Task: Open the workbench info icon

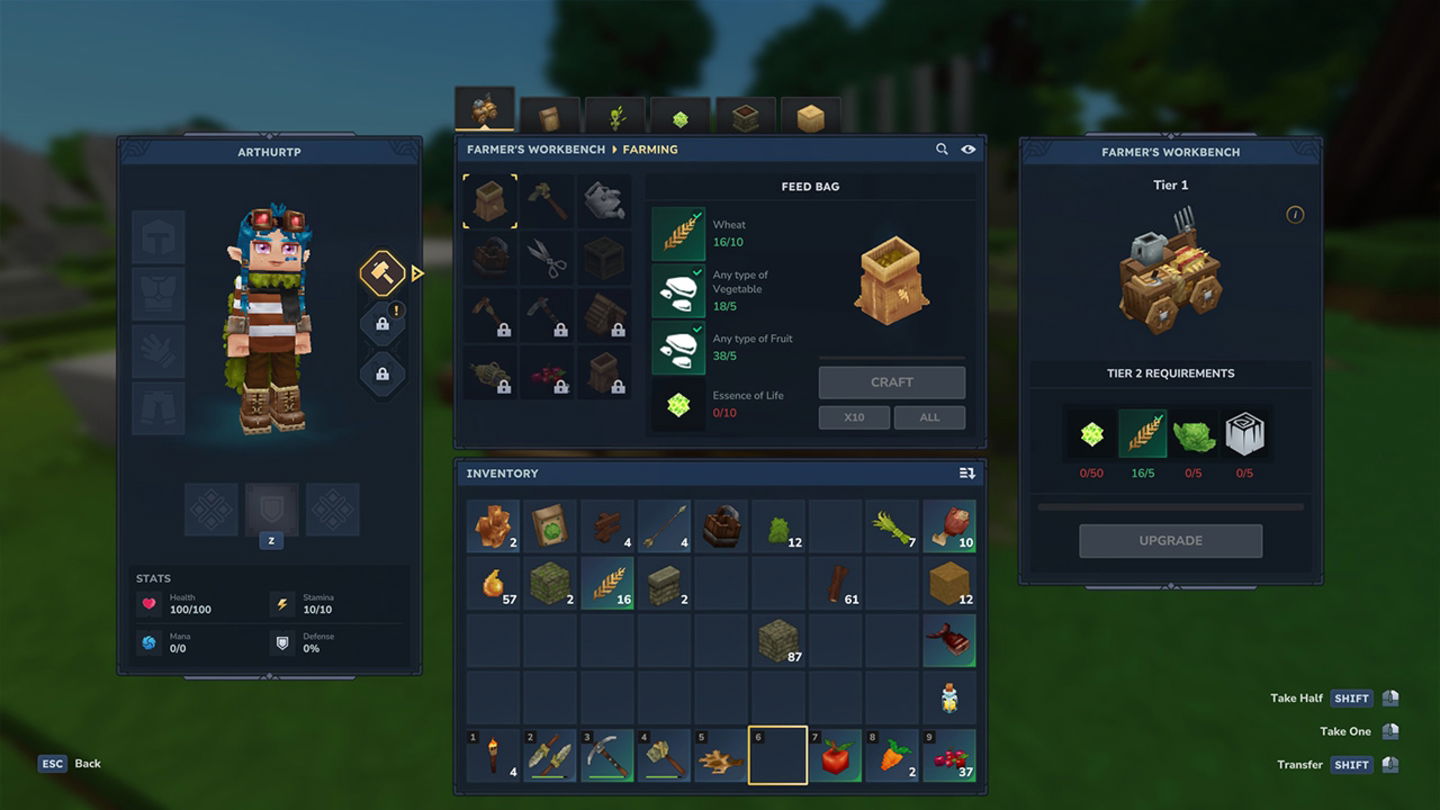Action: (x=1295, y=215)
